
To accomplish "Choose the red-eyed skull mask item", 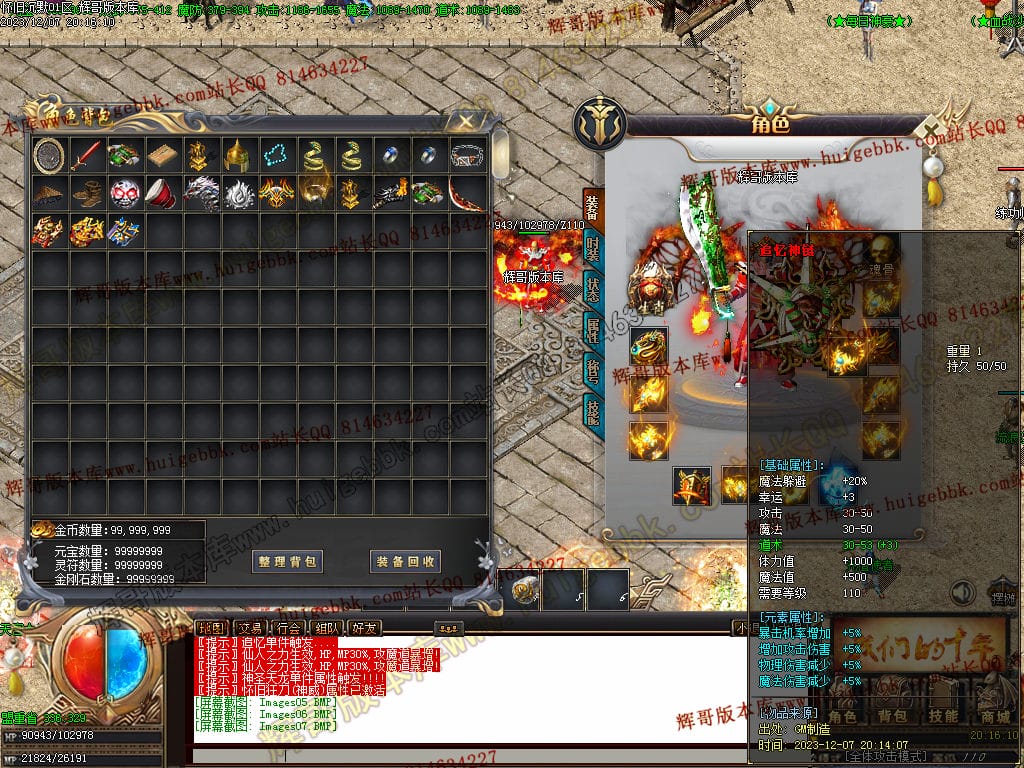I will 124,193.
